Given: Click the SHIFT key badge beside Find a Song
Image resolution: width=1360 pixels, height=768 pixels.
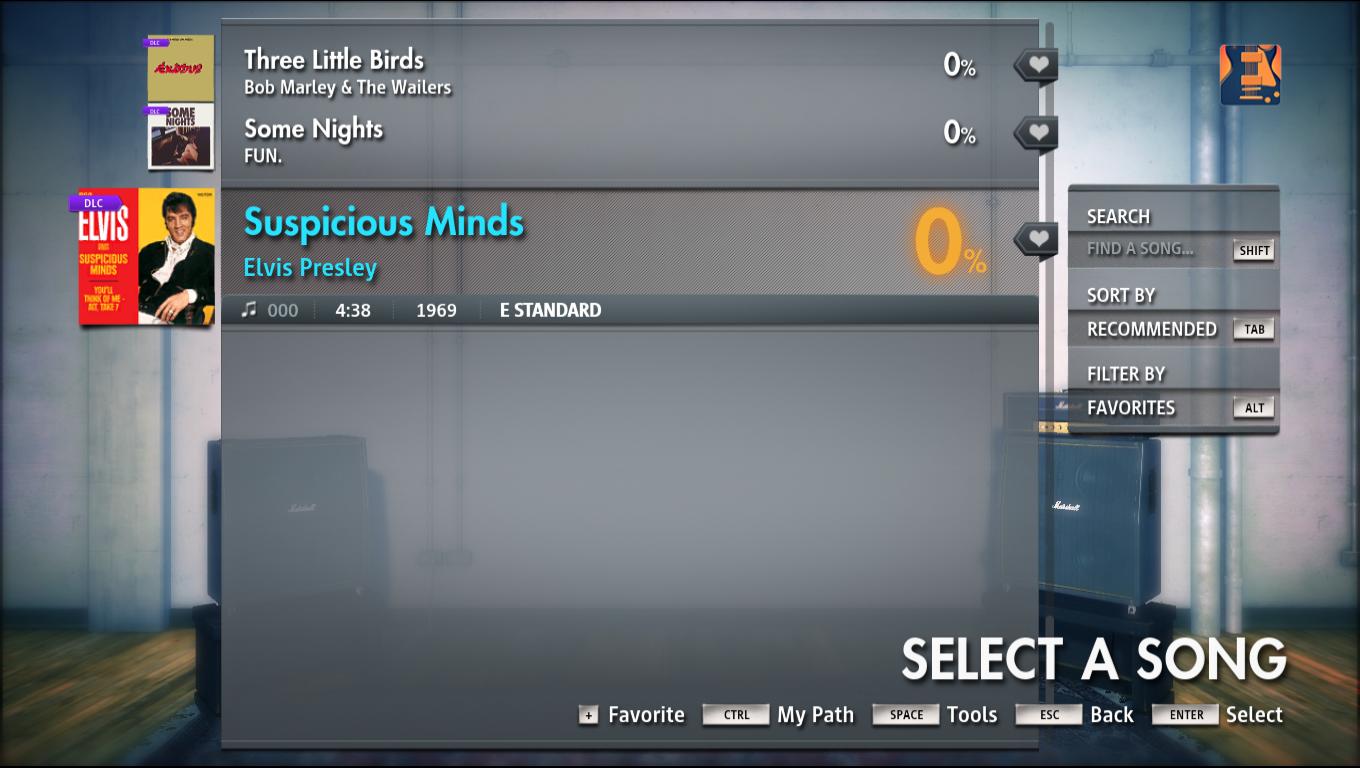Looking at the screenshot, I should coord(1254,251).
